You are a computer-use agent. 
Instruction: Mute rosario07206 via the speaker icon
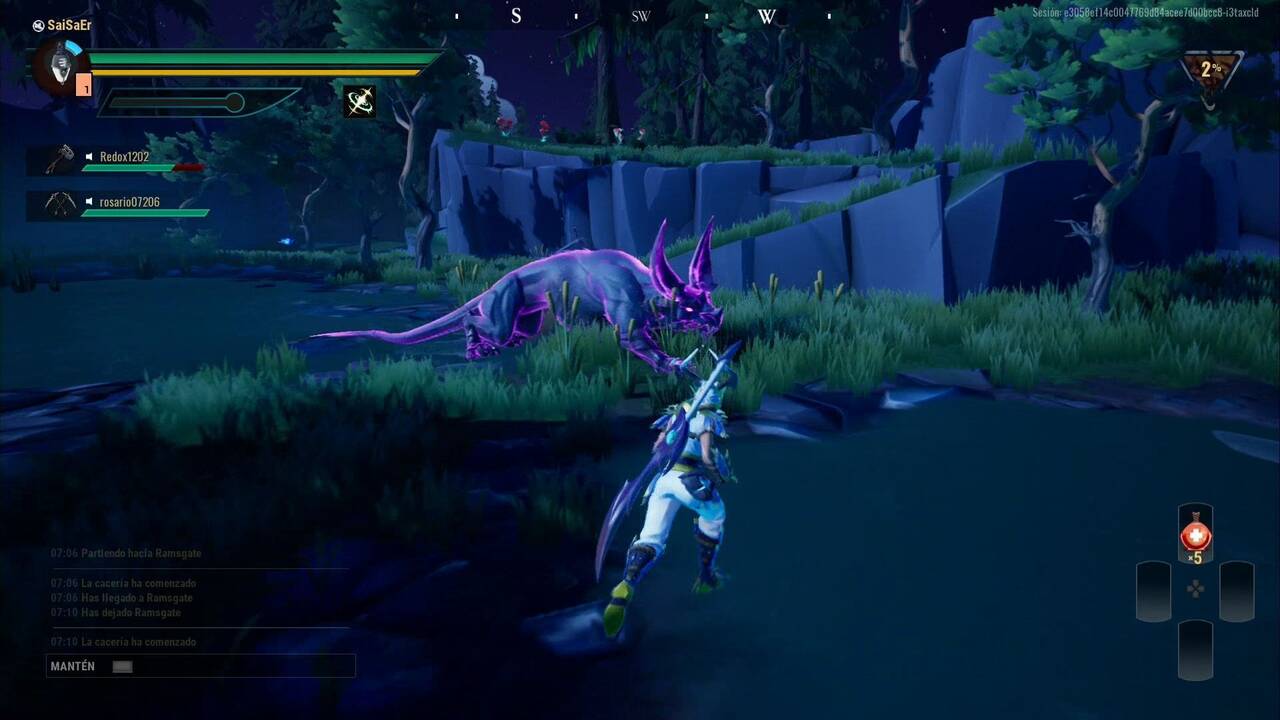coord(88,202)
